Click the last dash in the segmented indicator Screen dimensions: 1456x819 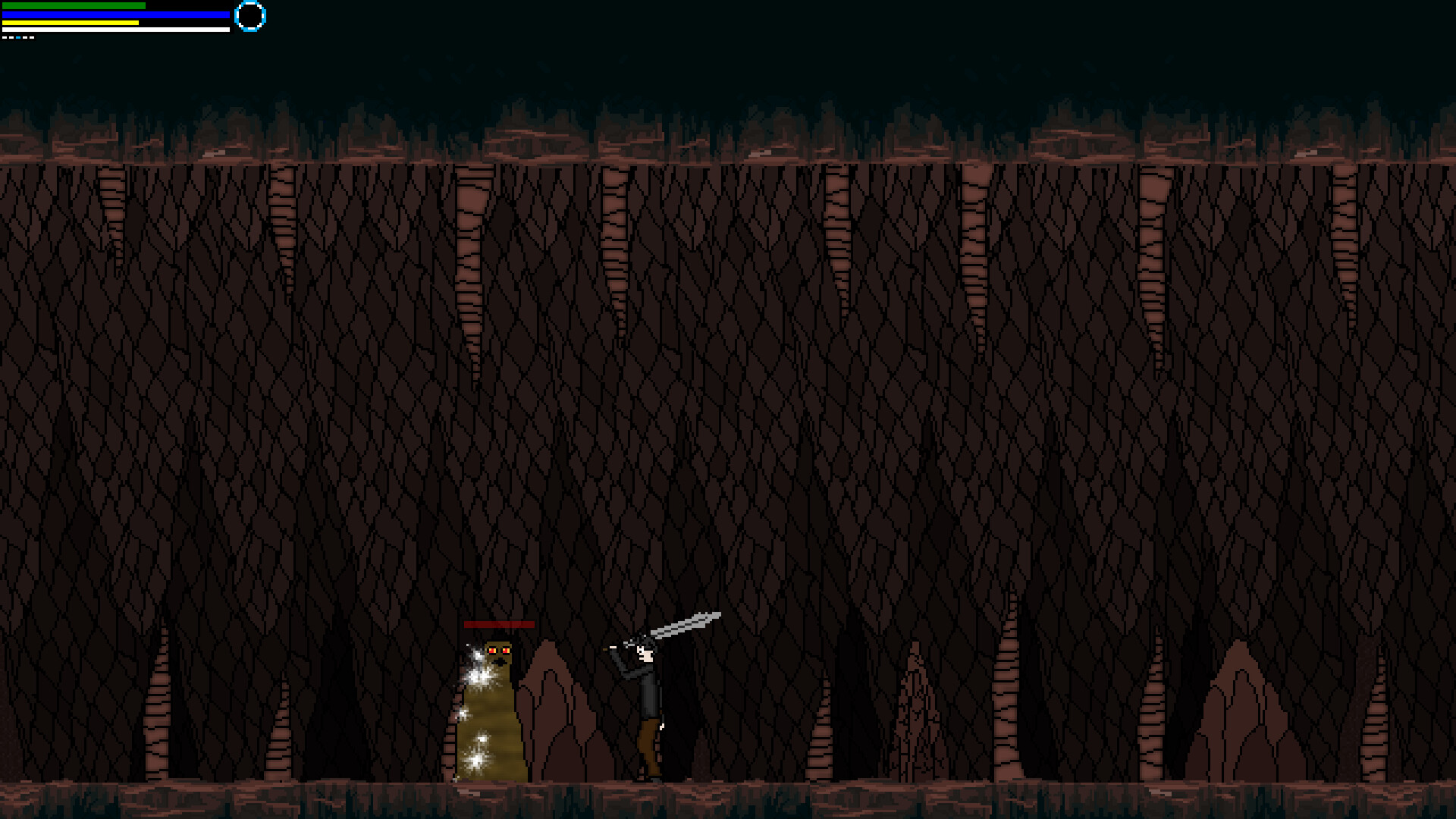point(32,37)
